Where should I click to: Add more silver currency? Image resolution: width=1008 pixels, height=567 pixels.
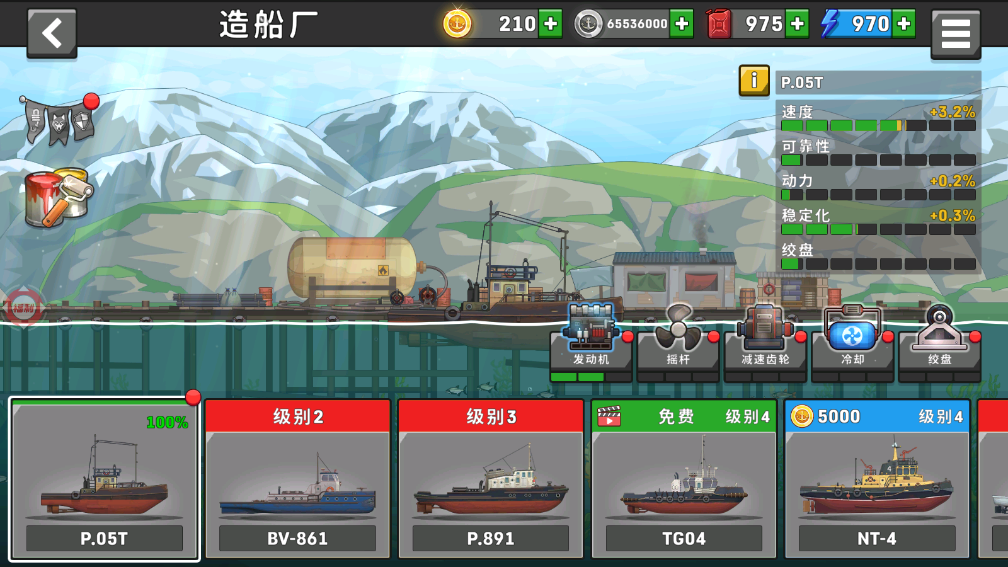coord(681,24)
